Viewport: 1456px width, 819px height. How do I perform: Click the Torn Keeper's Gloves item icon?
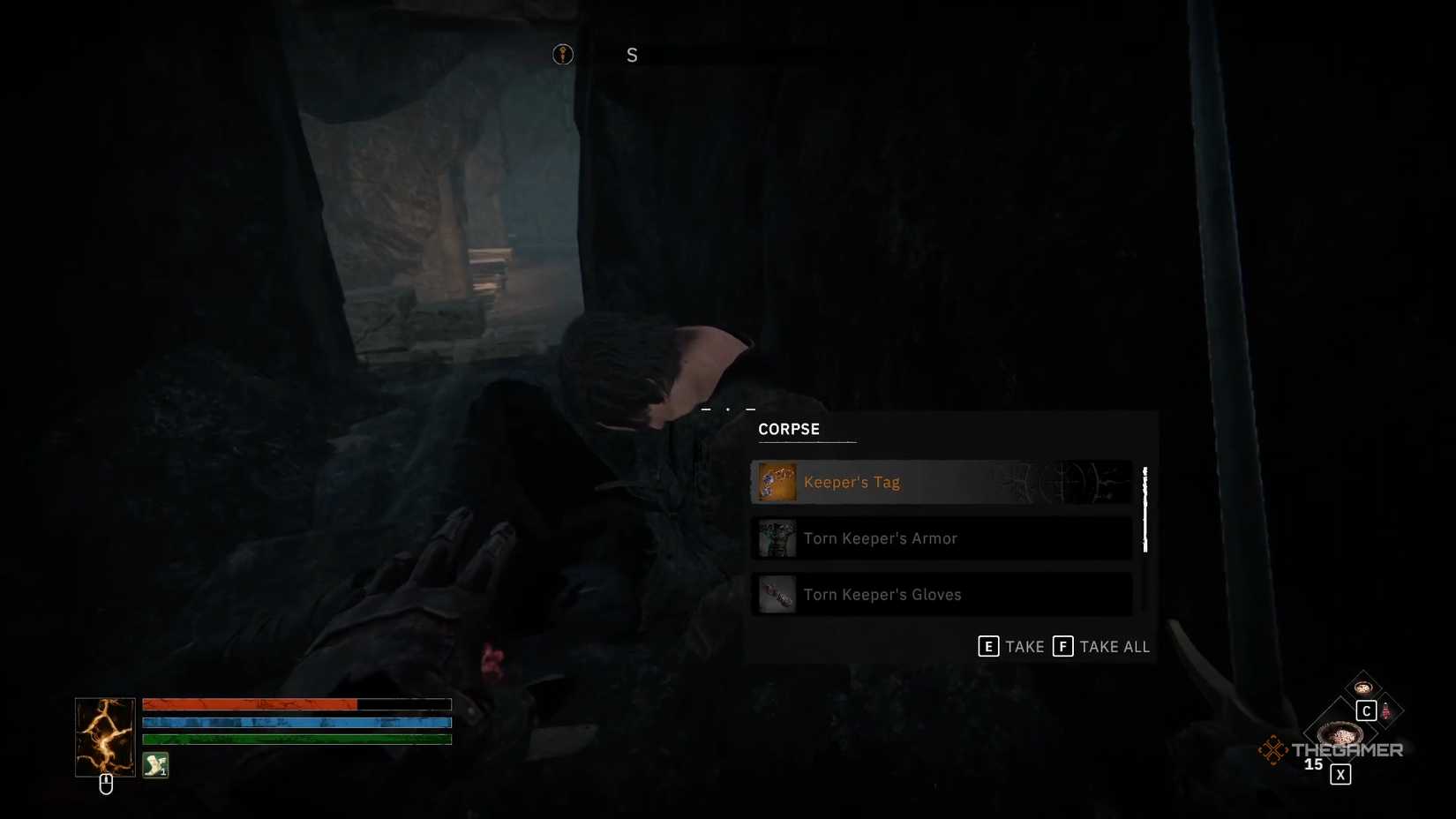pos(777,594)
